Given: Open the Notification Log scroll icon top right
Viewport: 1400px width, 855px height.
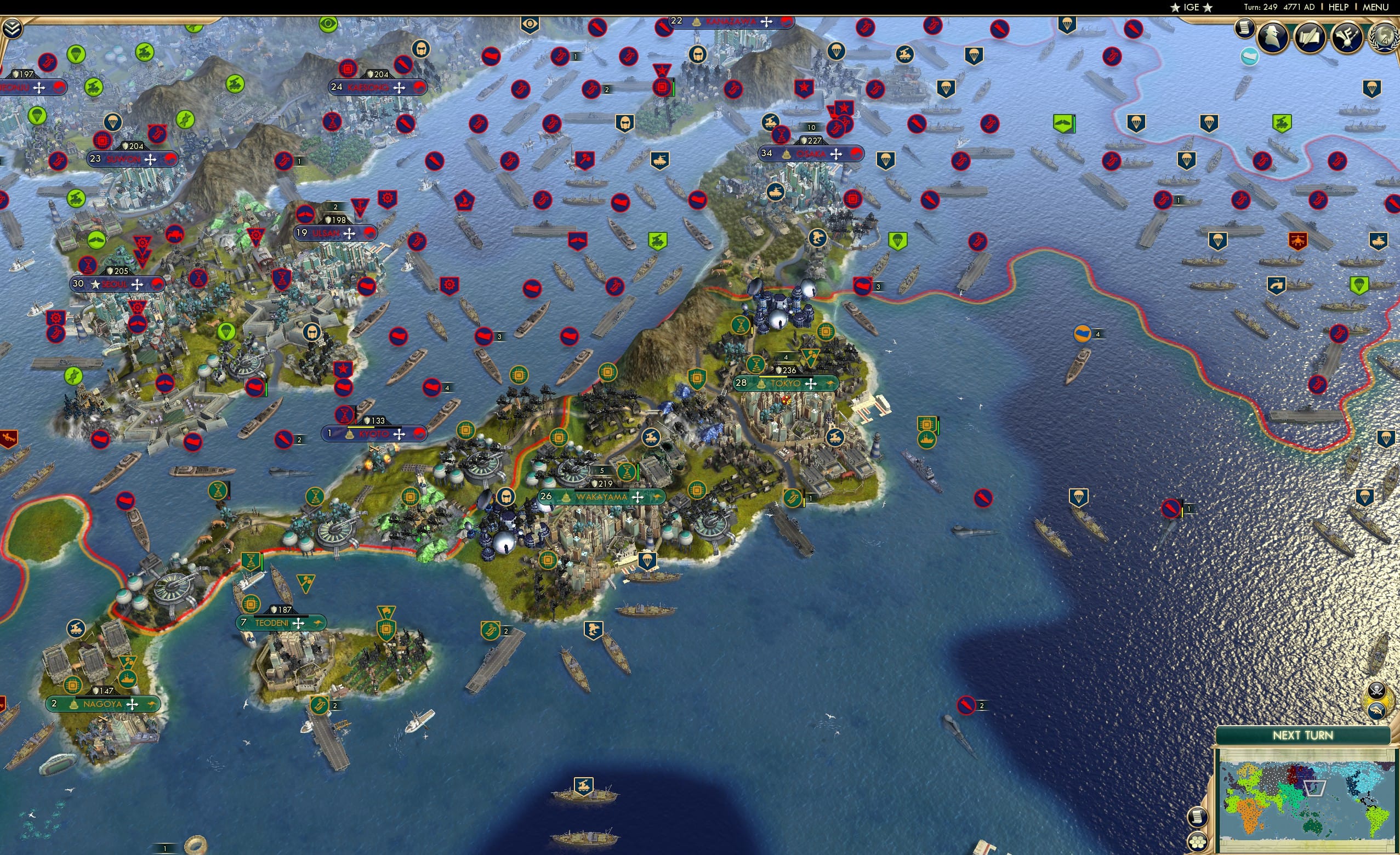Looking at the screenshot, I should (x=1245, y=30).
